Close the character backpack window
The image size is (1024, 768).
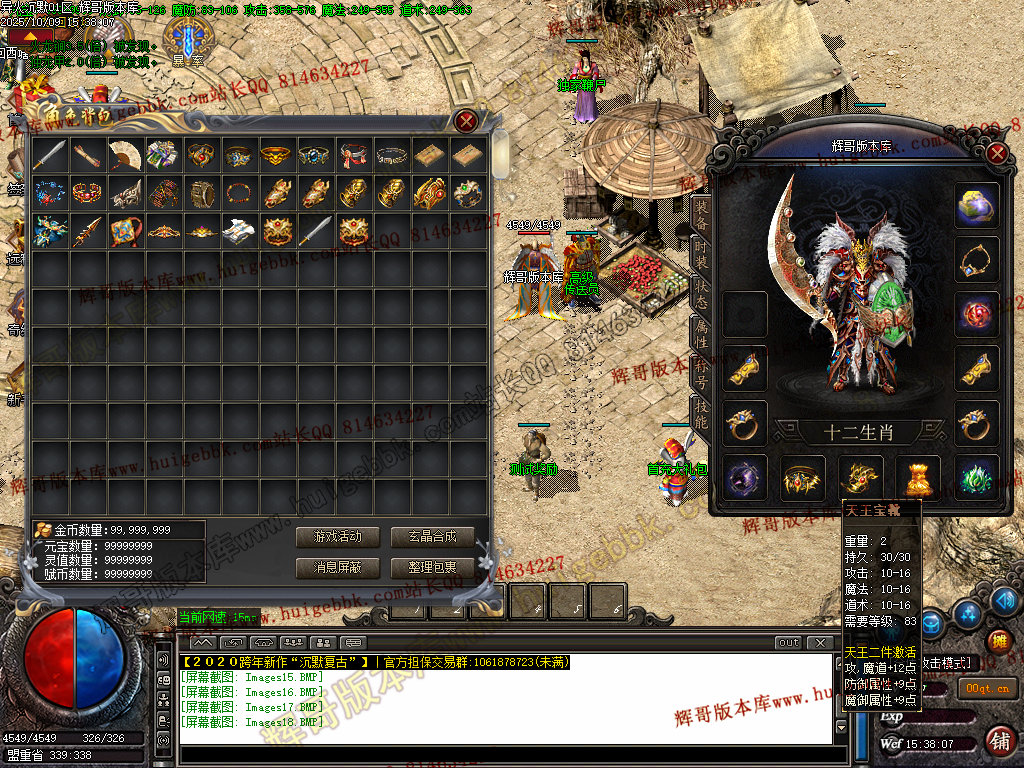pos(466,122)
